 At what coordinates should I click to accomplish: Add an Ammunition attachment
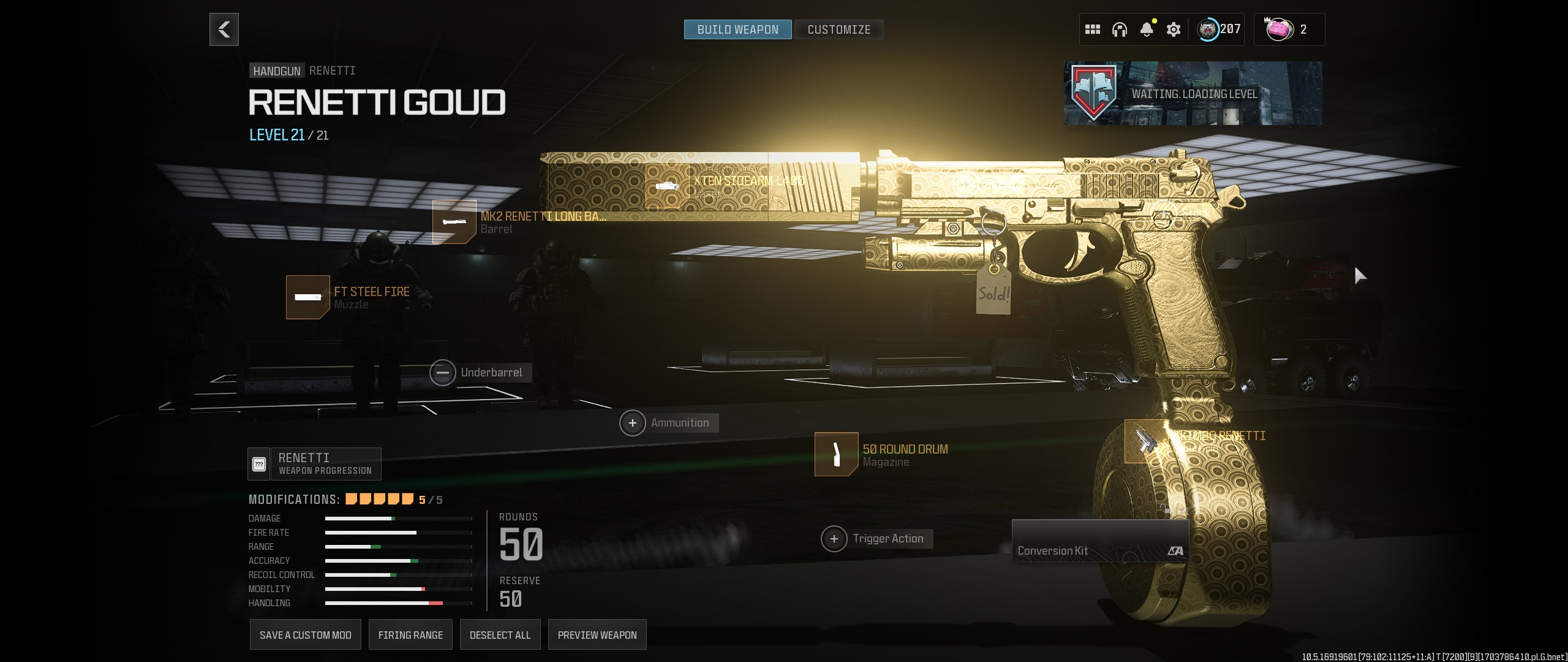click(633, 423)
